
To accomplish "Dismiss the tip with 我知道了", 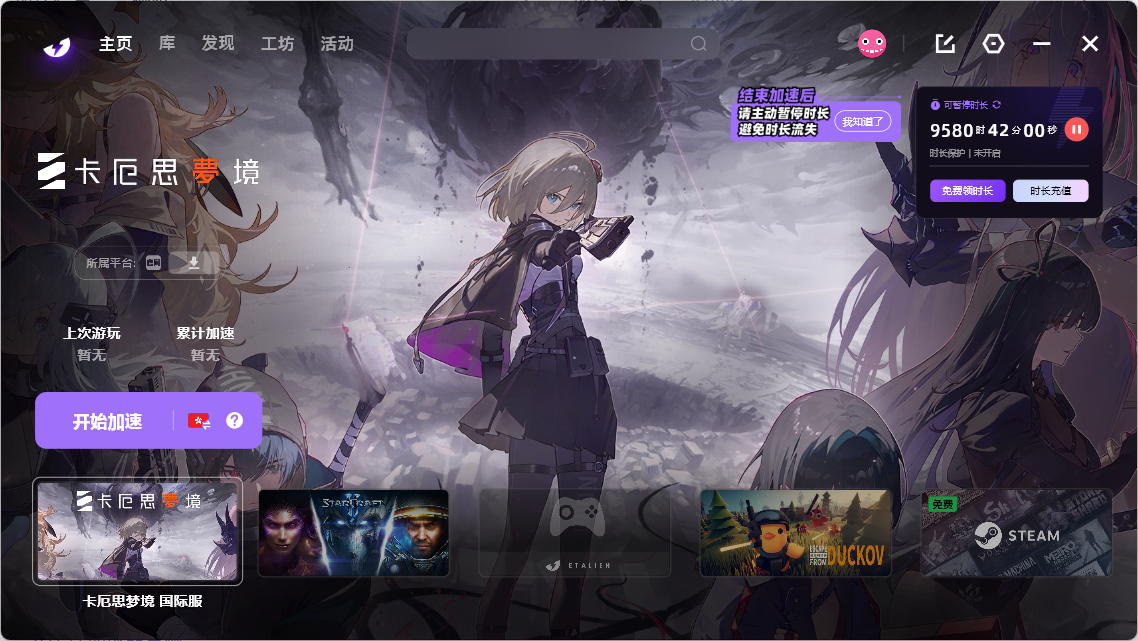I will [862, 121].
